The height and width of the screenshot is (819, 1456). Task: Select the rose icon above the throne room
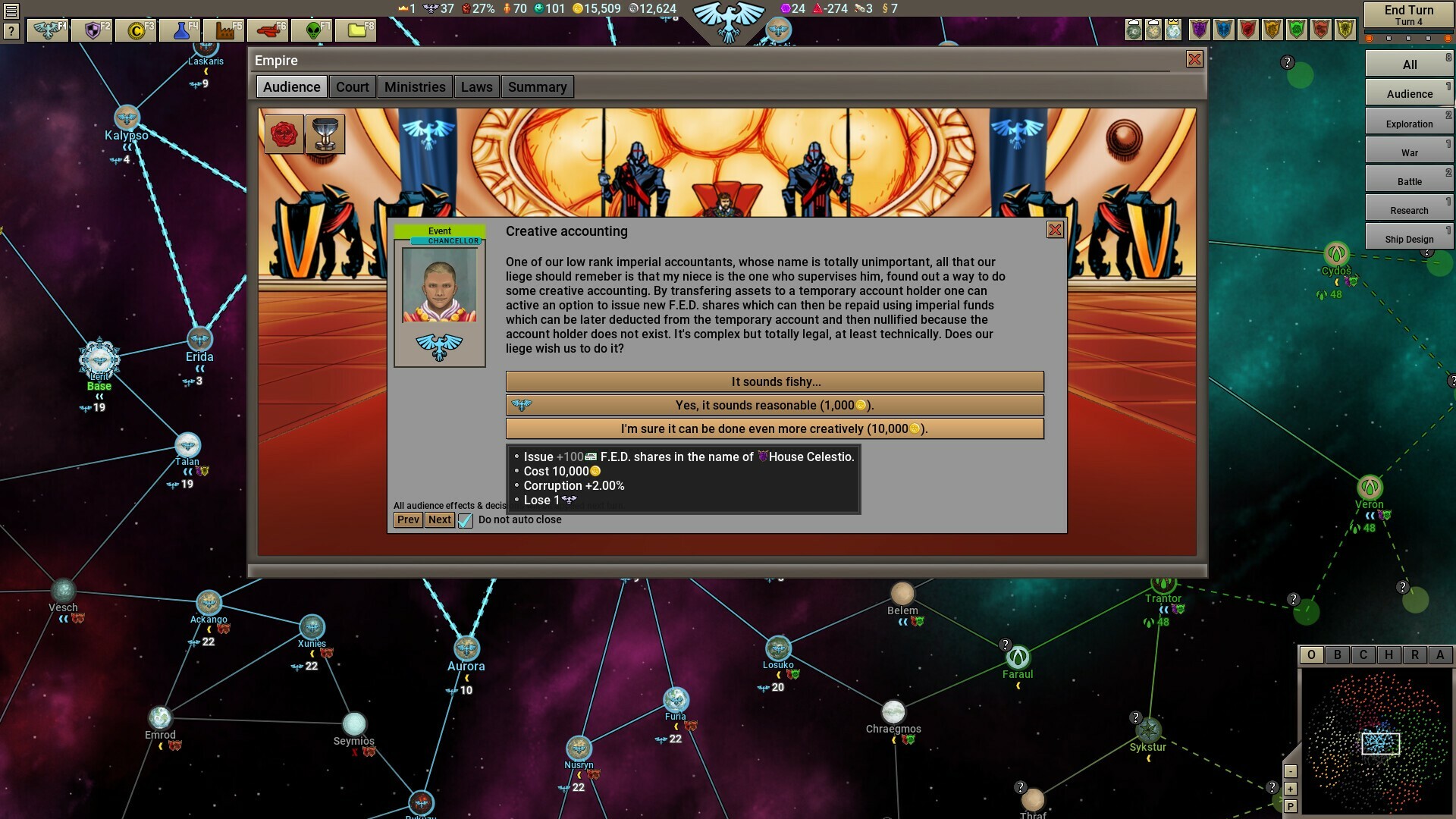284,133
